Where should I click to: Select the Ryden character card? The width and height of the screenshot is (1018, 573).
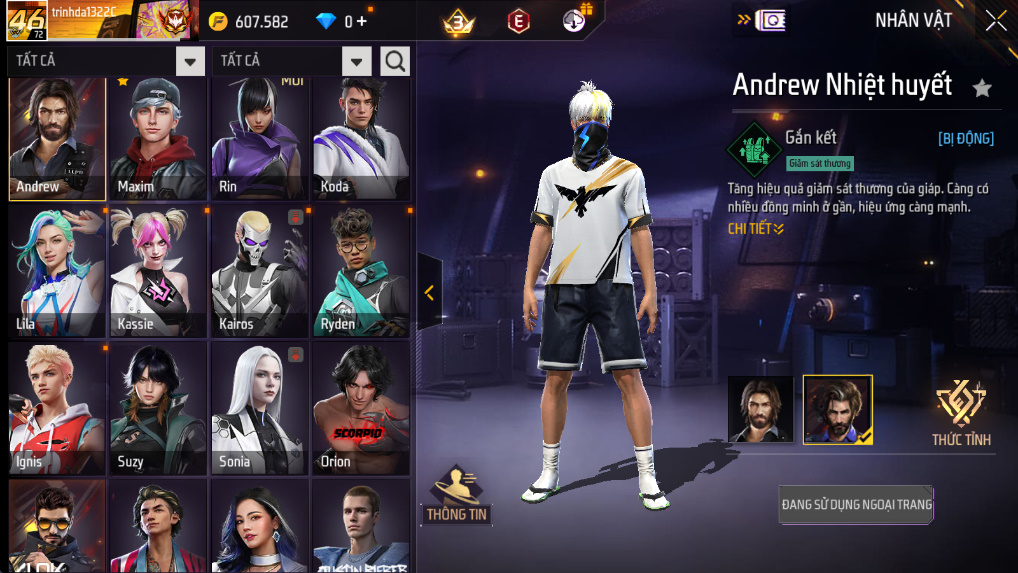coord(361,272)
